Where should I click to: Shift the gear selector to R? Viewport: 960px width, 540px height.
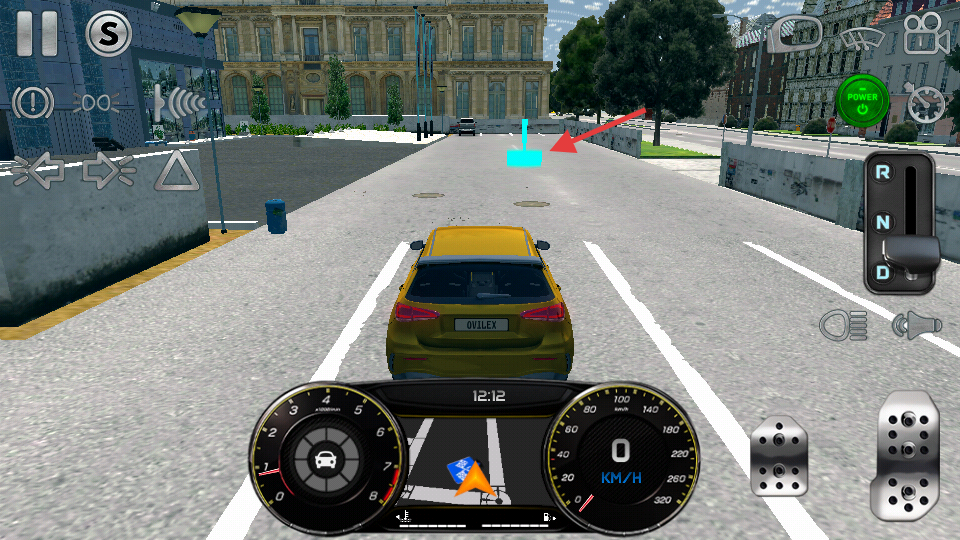pos(883,172)
